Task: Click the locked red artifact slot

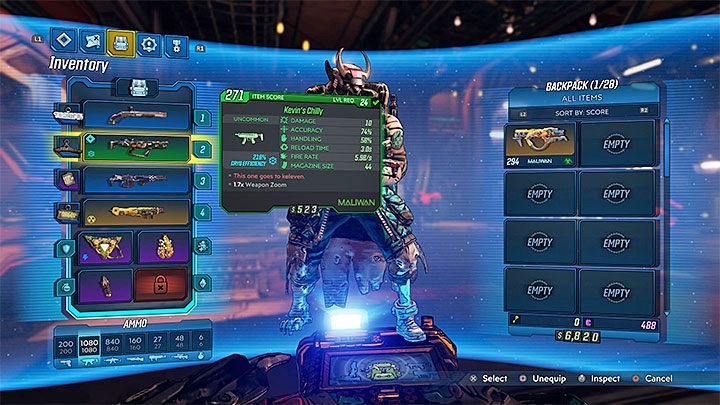Action: pos(162,287)
